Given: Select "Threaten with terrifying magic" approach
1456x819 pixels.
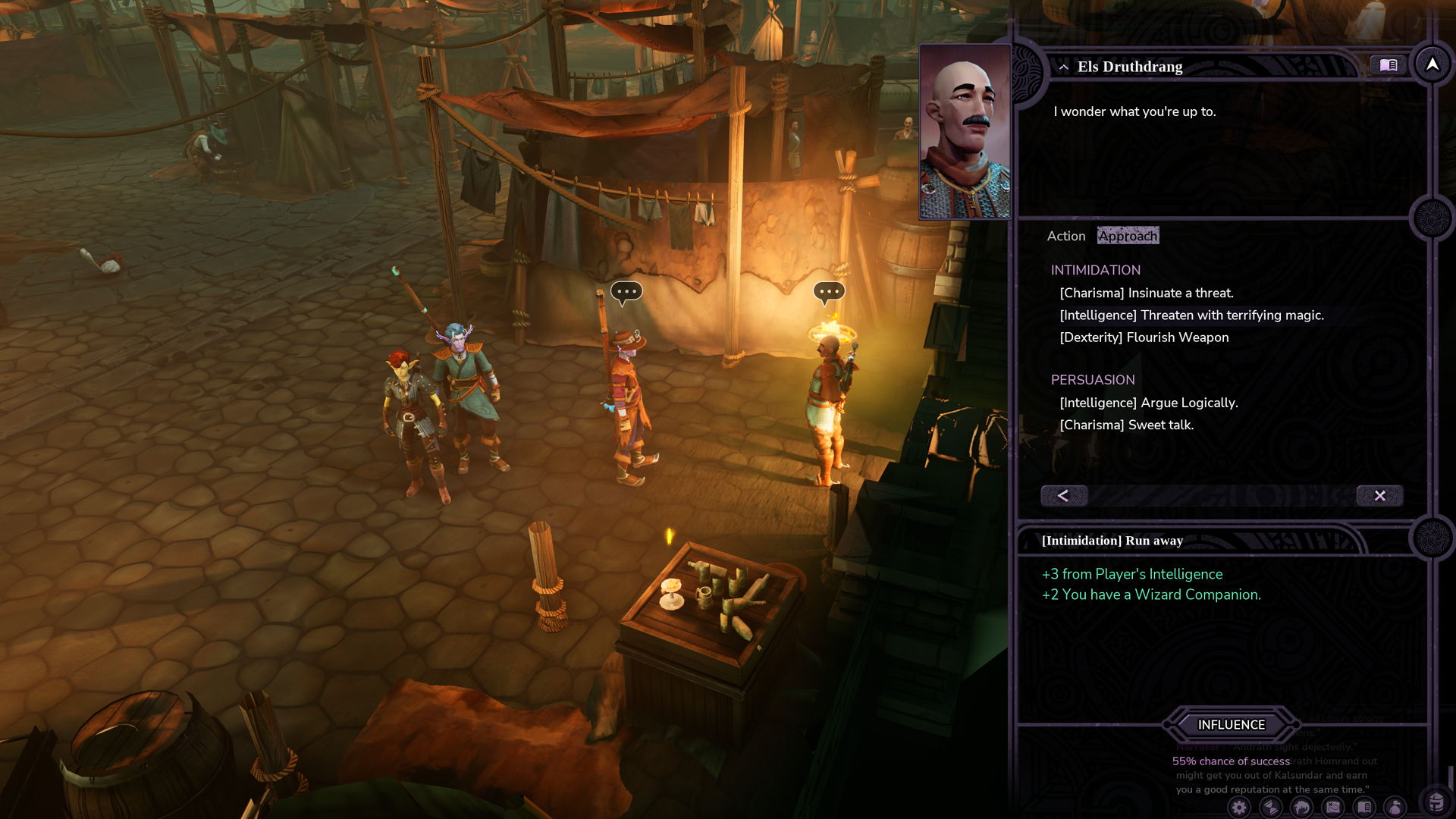Looking at the screenshot, I should 1191,315.
